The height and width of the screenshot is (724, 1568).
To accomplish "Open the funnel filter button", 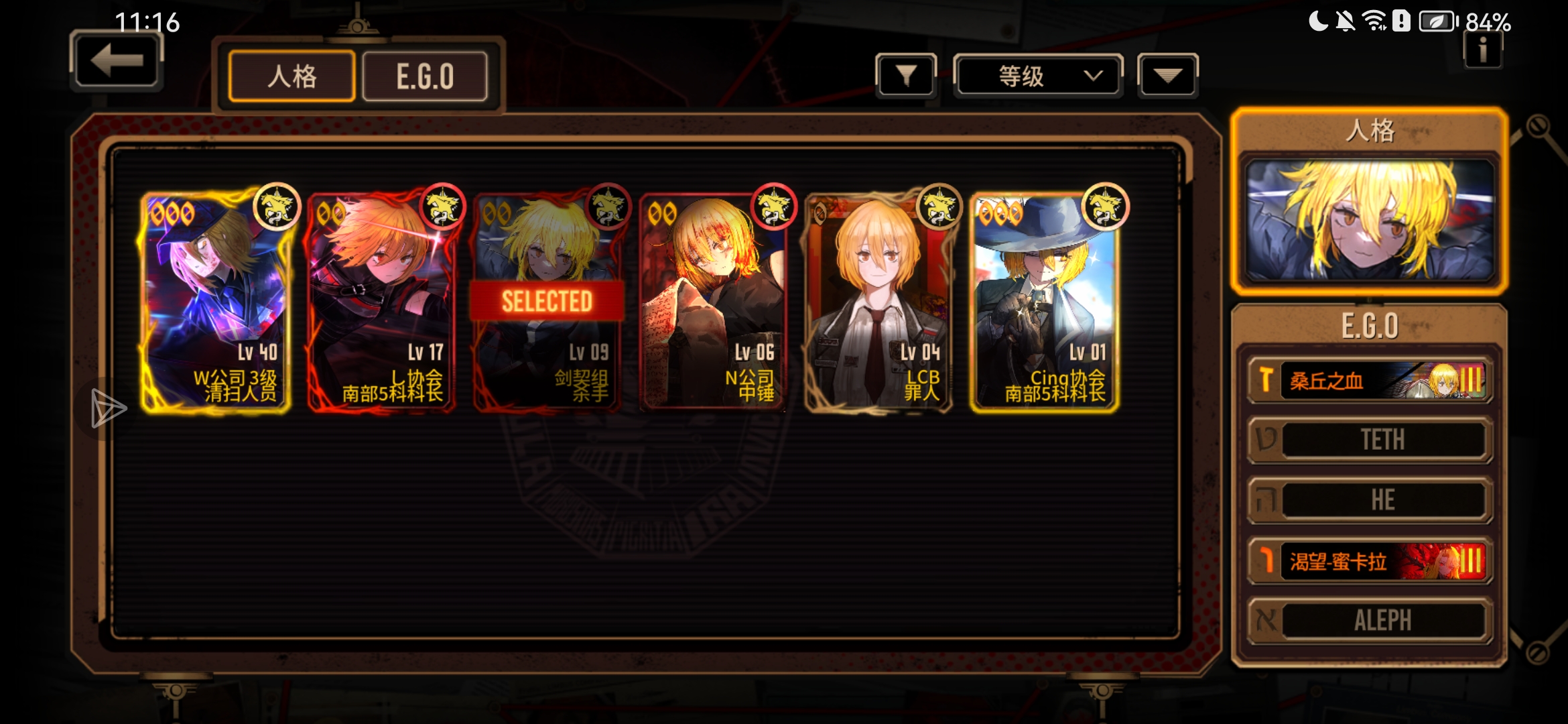I will point(906,76).
